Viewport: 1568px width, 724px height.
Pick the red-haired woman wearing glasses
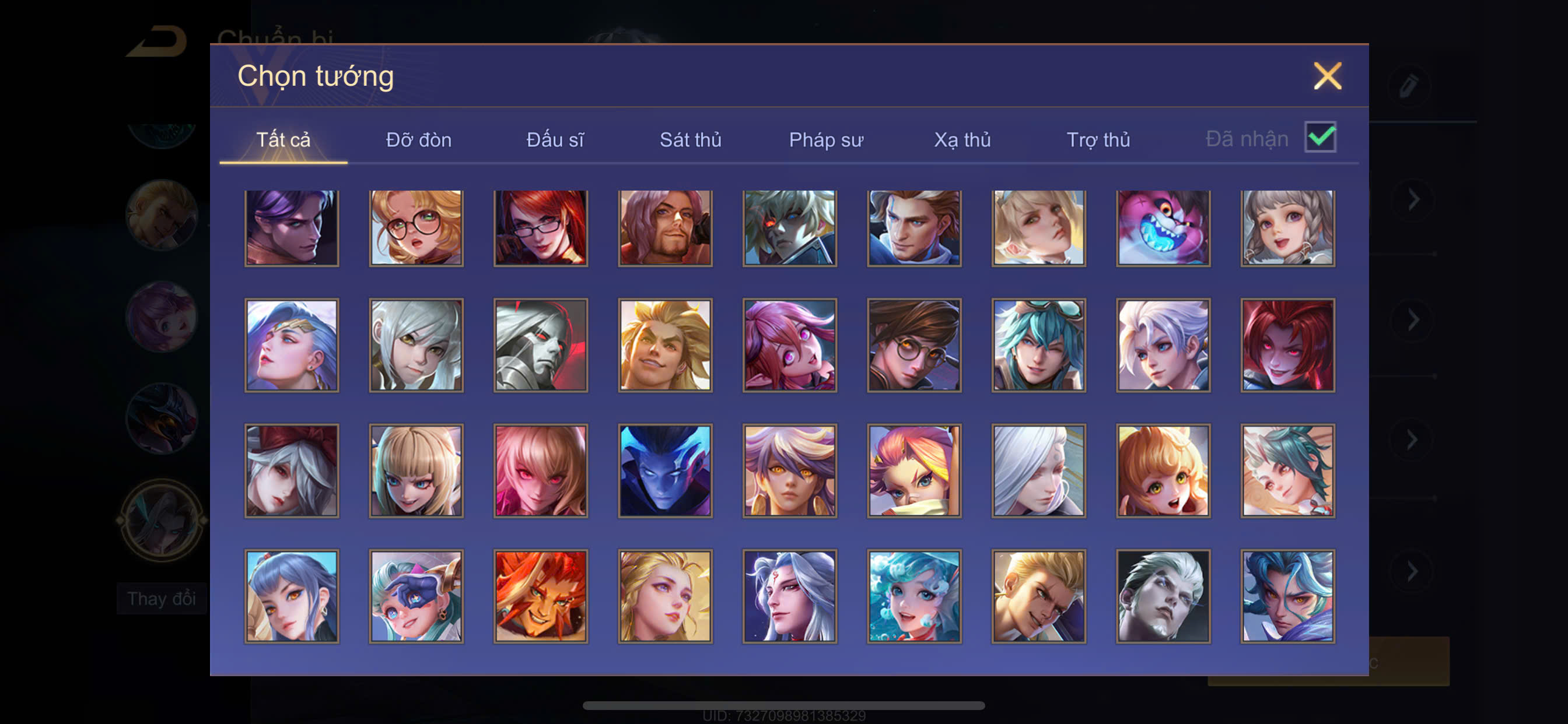(541, 228)
